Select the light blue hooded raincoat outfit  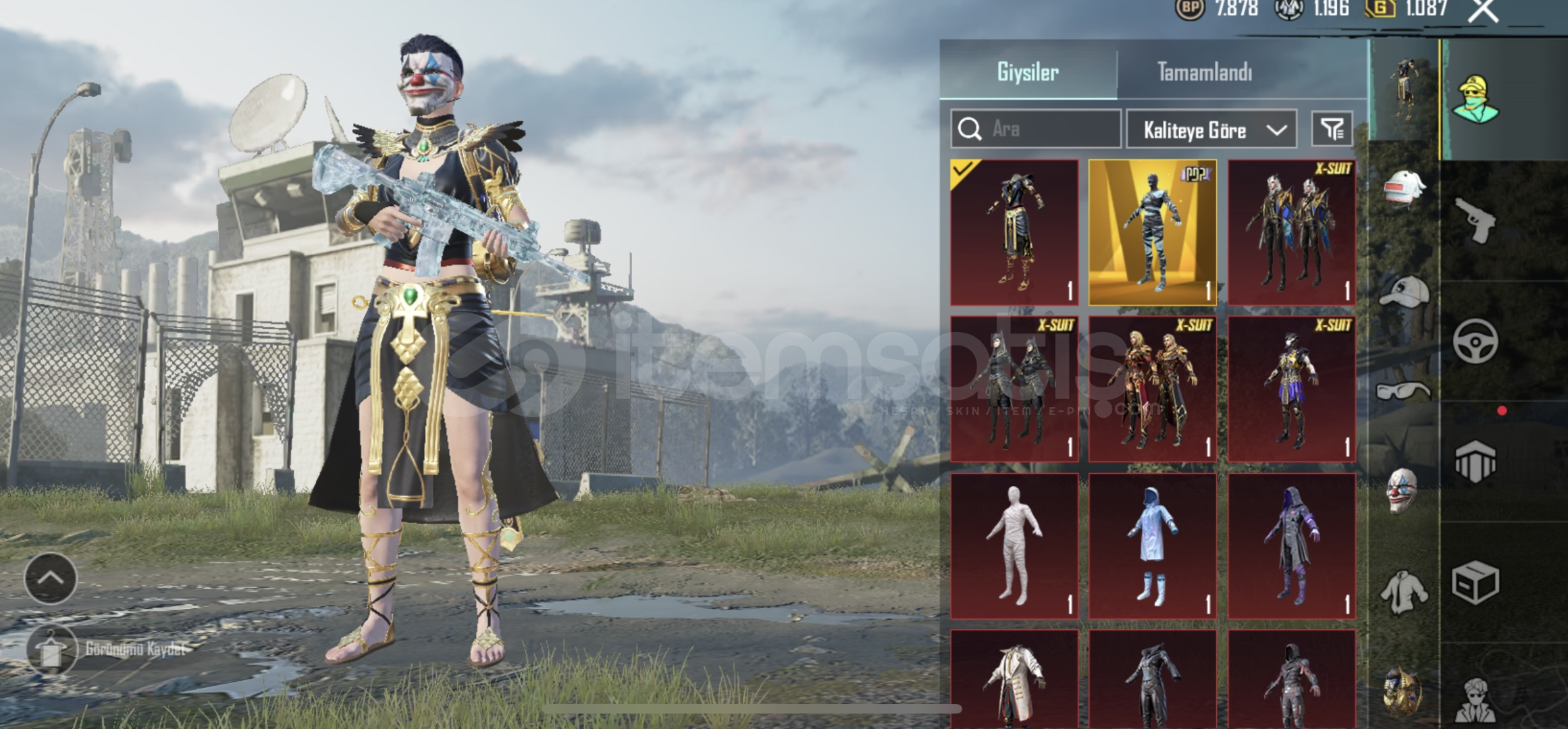pos(1153,546)
